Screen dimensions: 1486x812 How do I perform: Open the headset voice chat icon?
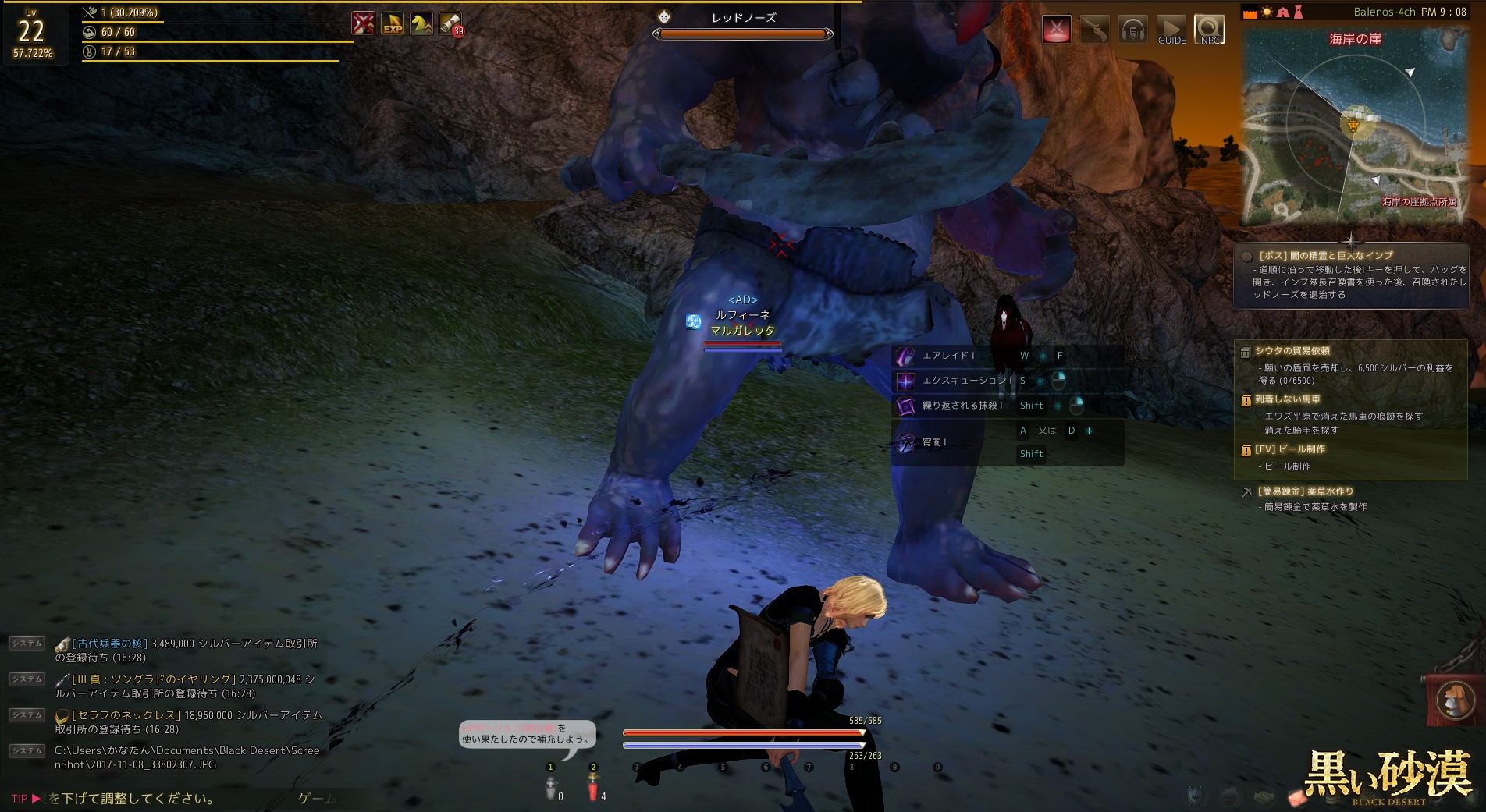1132,30
